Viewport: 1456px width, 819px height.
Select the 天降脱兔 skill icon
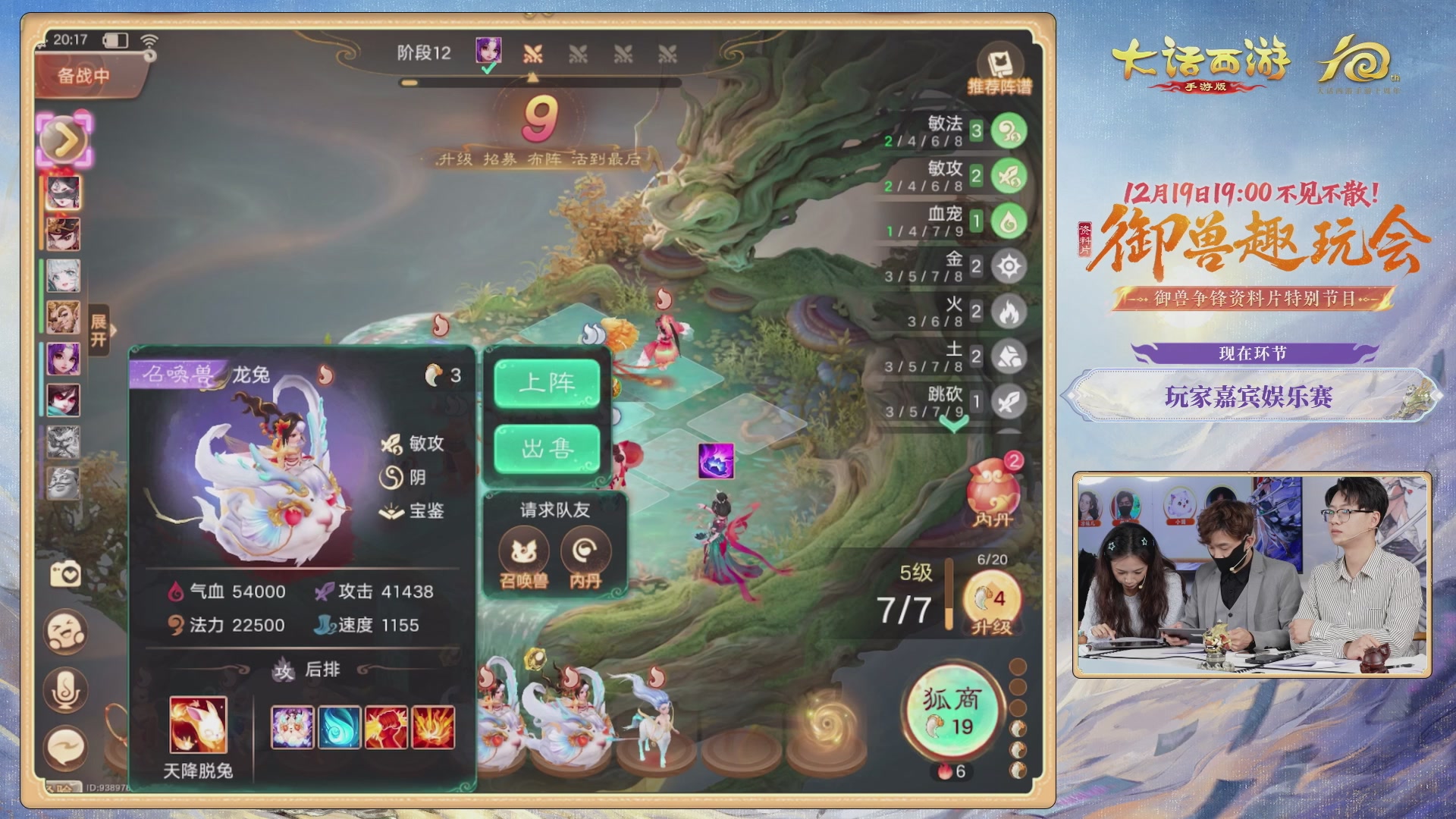(x=199, y=726)
